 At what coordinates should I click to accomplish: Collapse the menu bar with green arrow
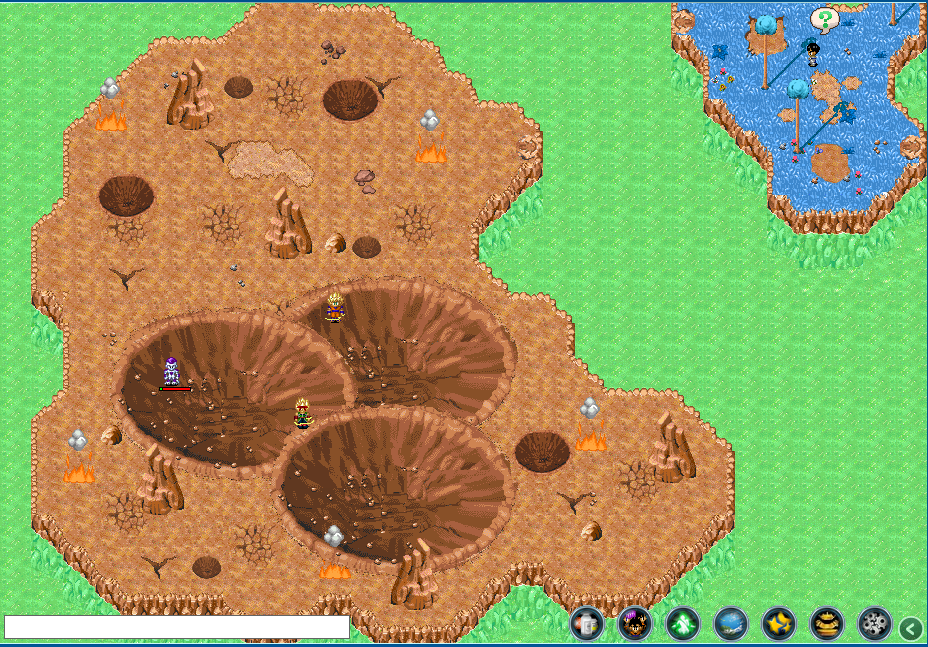point(910,628)
